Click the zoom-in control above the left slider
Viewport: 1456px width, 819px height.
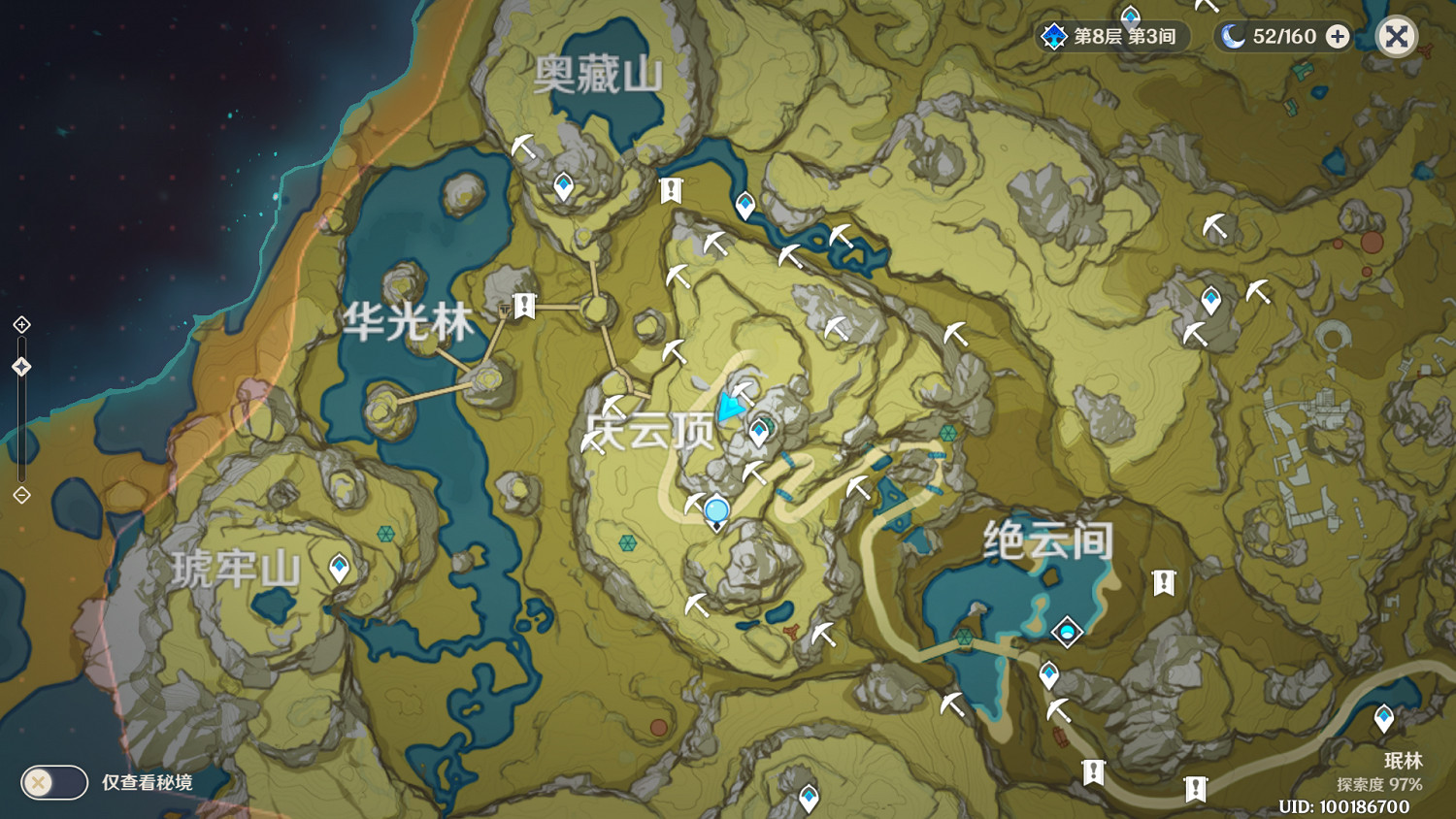pyautogui.click(x=19, y=324)
